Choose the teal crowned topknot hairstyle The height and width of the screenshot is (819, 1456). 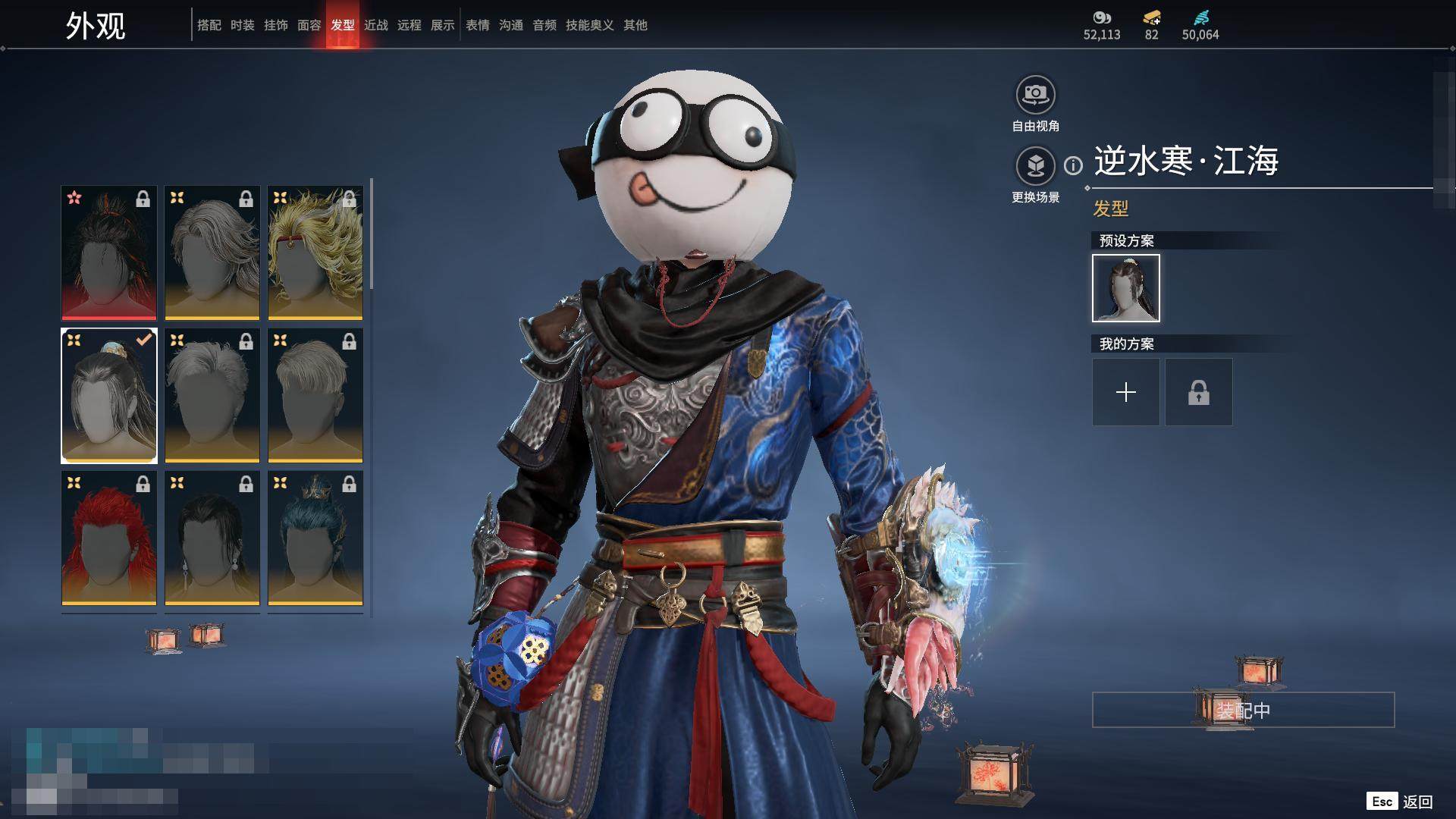tap(315, 538)
